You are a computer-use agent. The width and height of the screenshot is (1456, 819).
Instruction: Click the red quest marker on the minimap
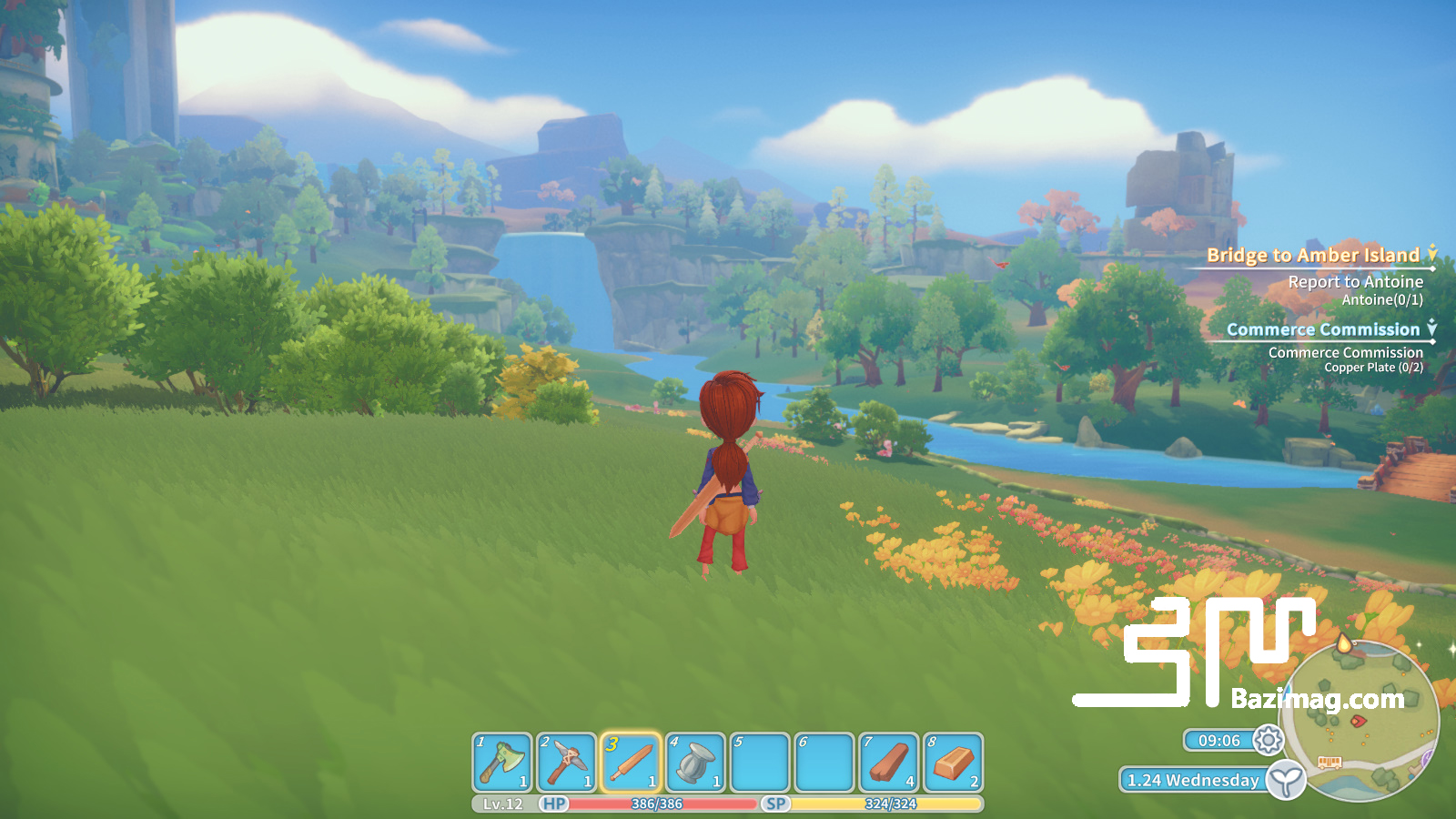tap(1357, 719)
